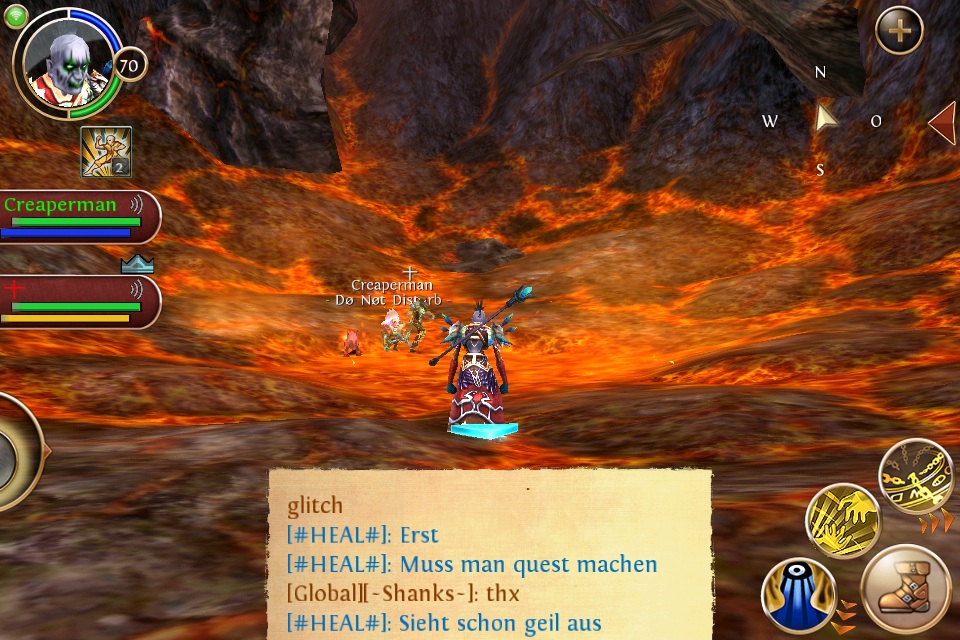Click the buff icon below the portrait
The height and width of the screenshot is (640, 960).
coord(106,152)
